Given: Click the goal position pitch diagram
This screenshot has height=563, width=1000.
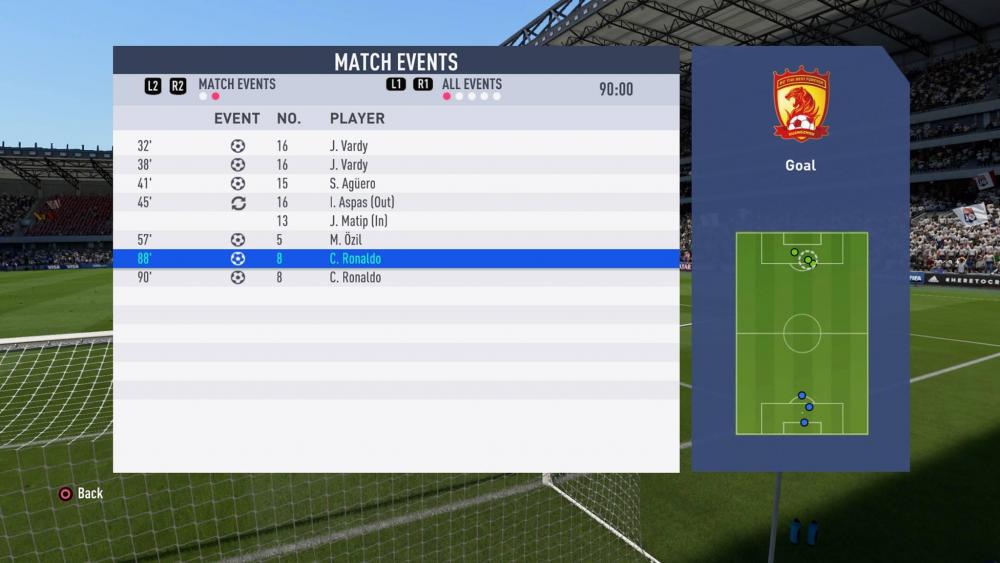Looking at the screenshot, I should [x=801, y=333].
